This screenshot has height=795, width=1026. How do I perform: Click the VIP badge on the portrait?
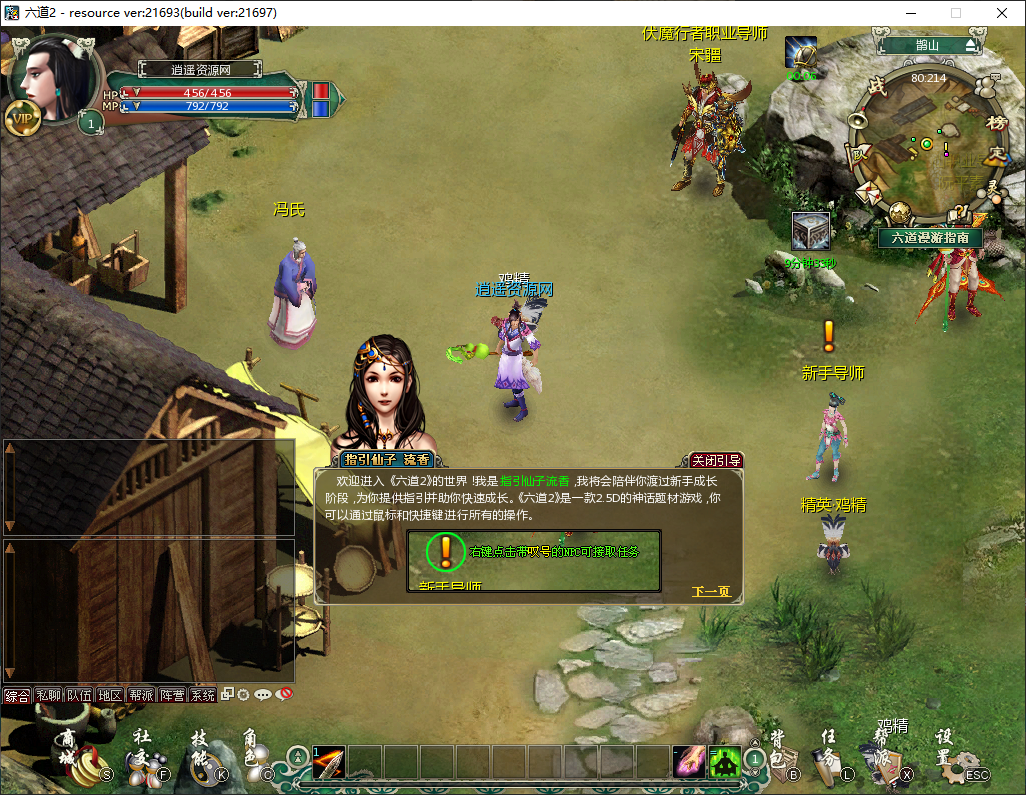click(22, 118)
